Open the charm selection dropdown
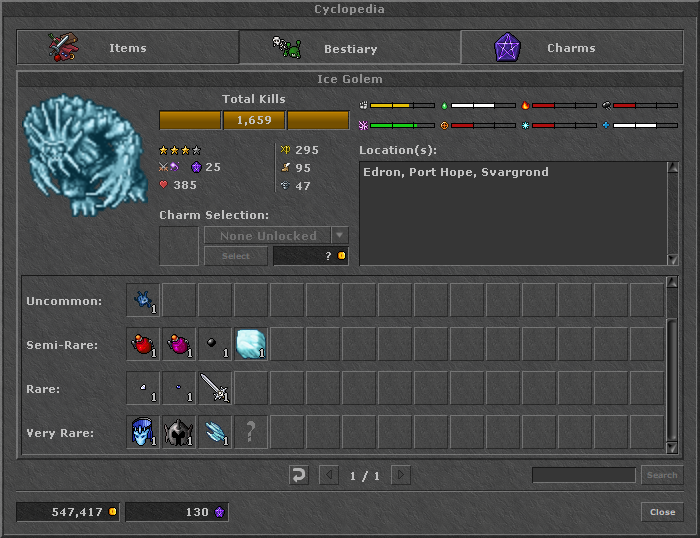This screenshot has width=700, height=538. click(340, 236)
